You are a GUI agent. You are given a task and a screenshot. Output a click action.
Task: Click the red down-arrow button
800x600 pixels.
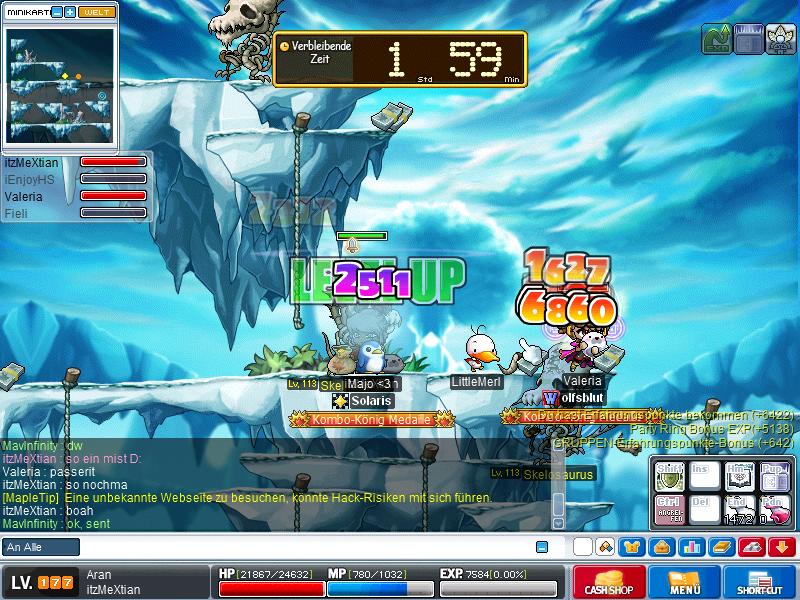[781, 547]
